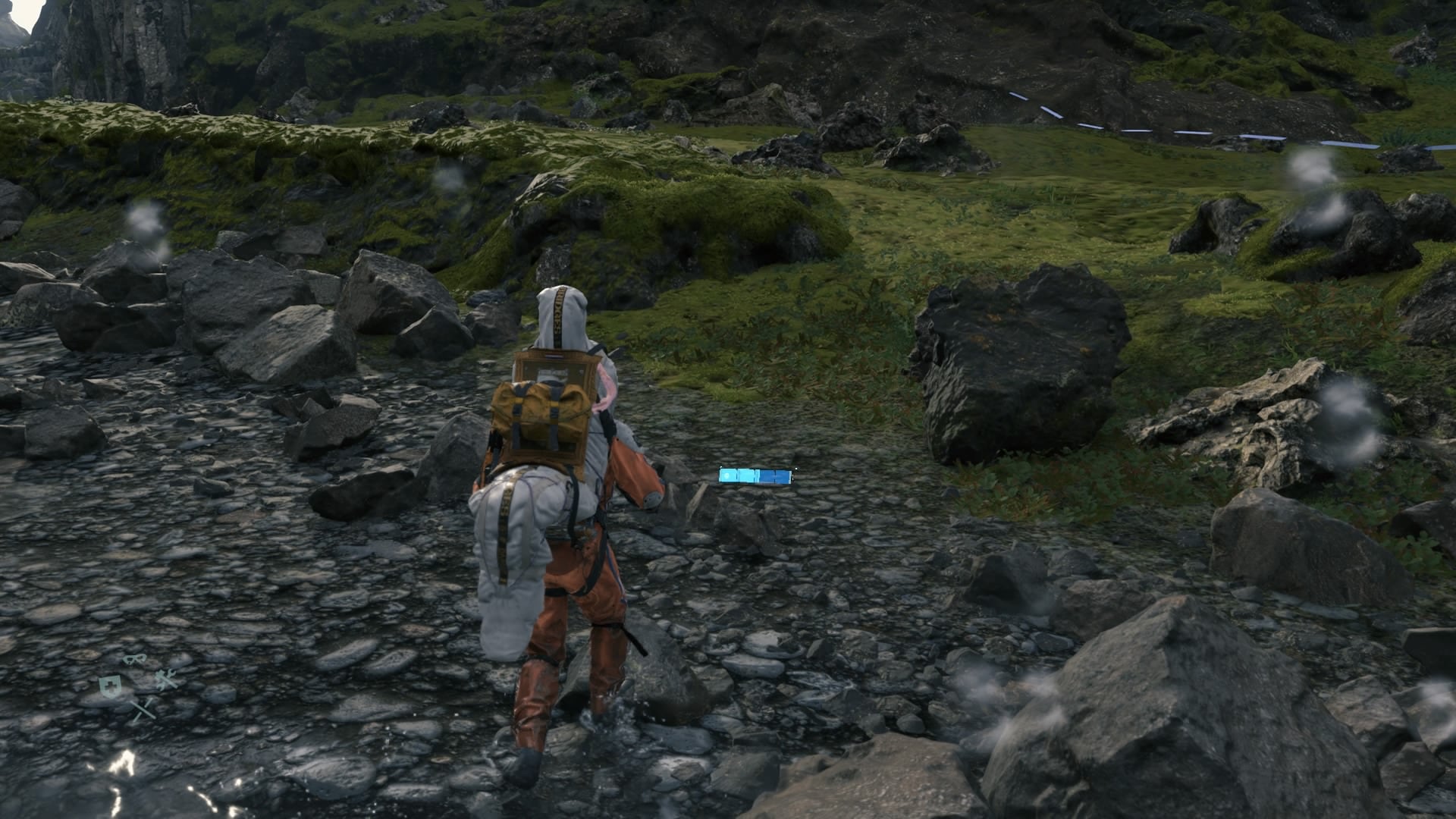The image size is (1456, 819).
Task: Select the glasses equipment icon
Action: [135, 659]
